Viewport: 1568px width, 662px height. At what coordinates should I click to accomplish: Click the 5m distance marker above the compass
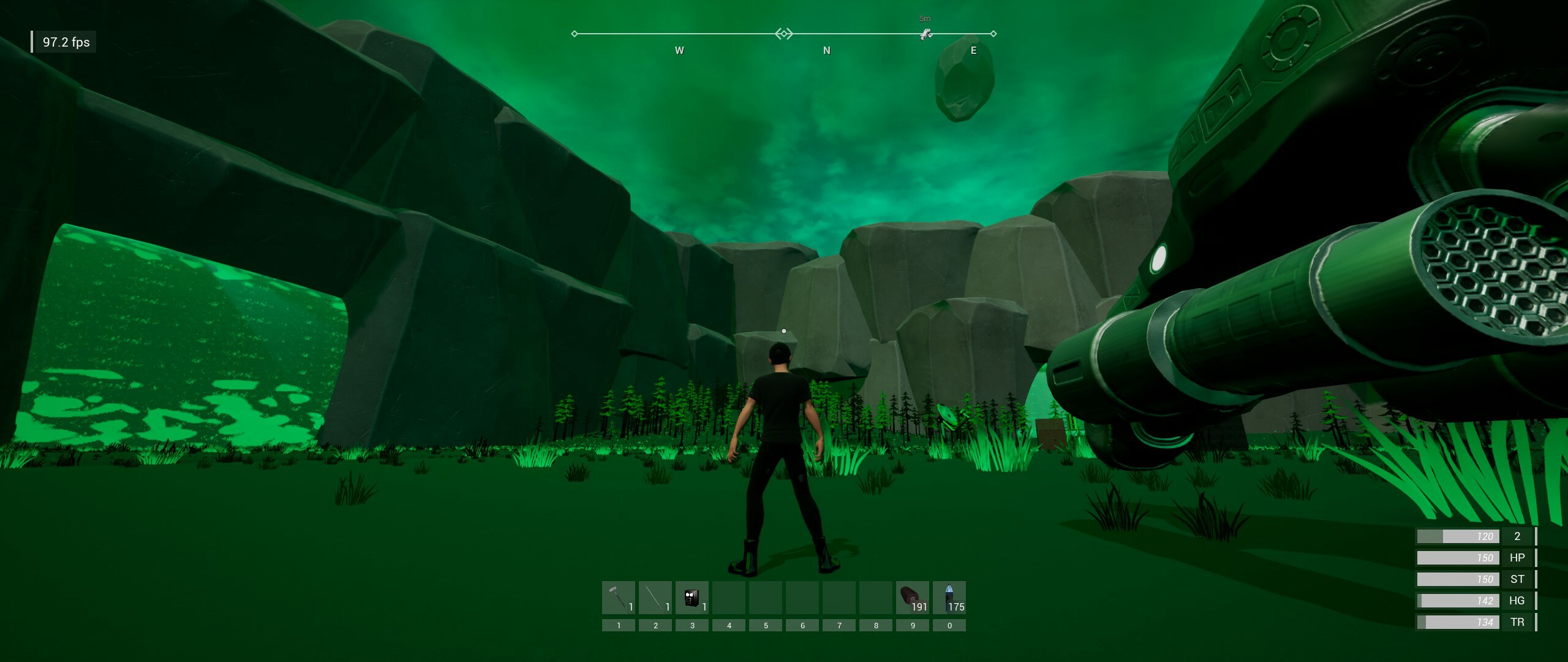[925, 18]
